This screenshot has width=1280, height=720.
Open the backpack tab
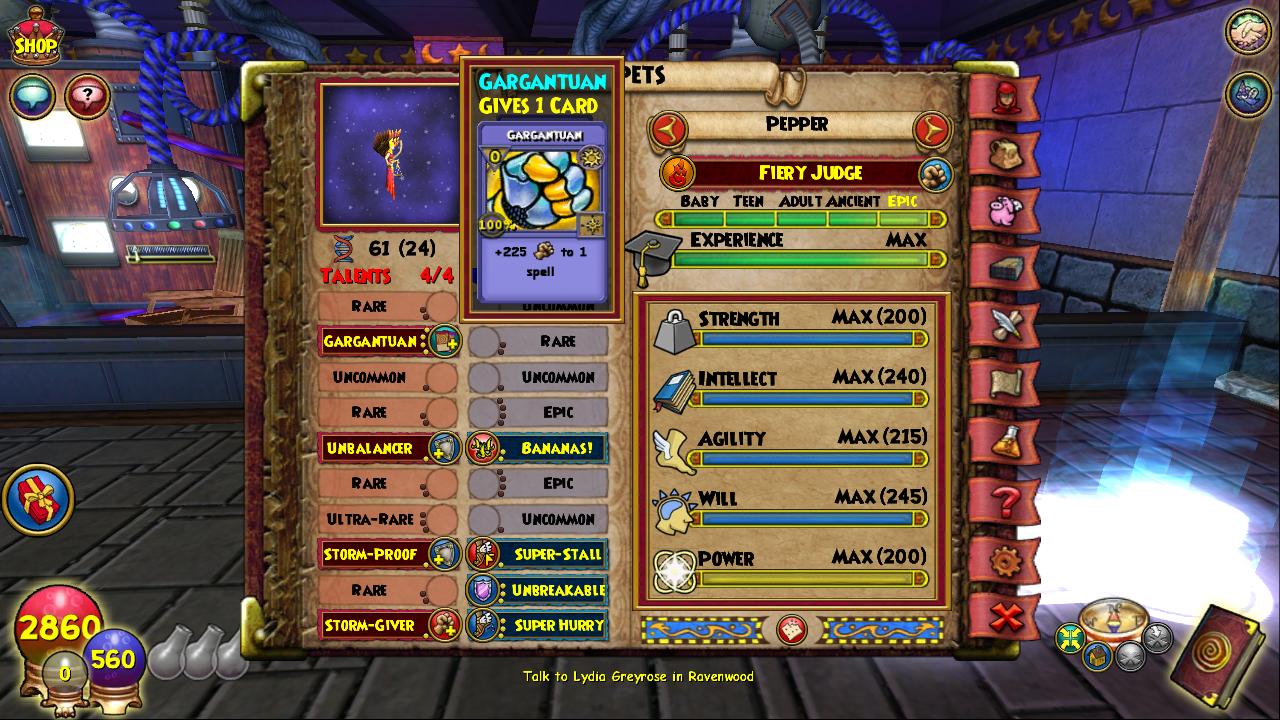(1006, 155)
